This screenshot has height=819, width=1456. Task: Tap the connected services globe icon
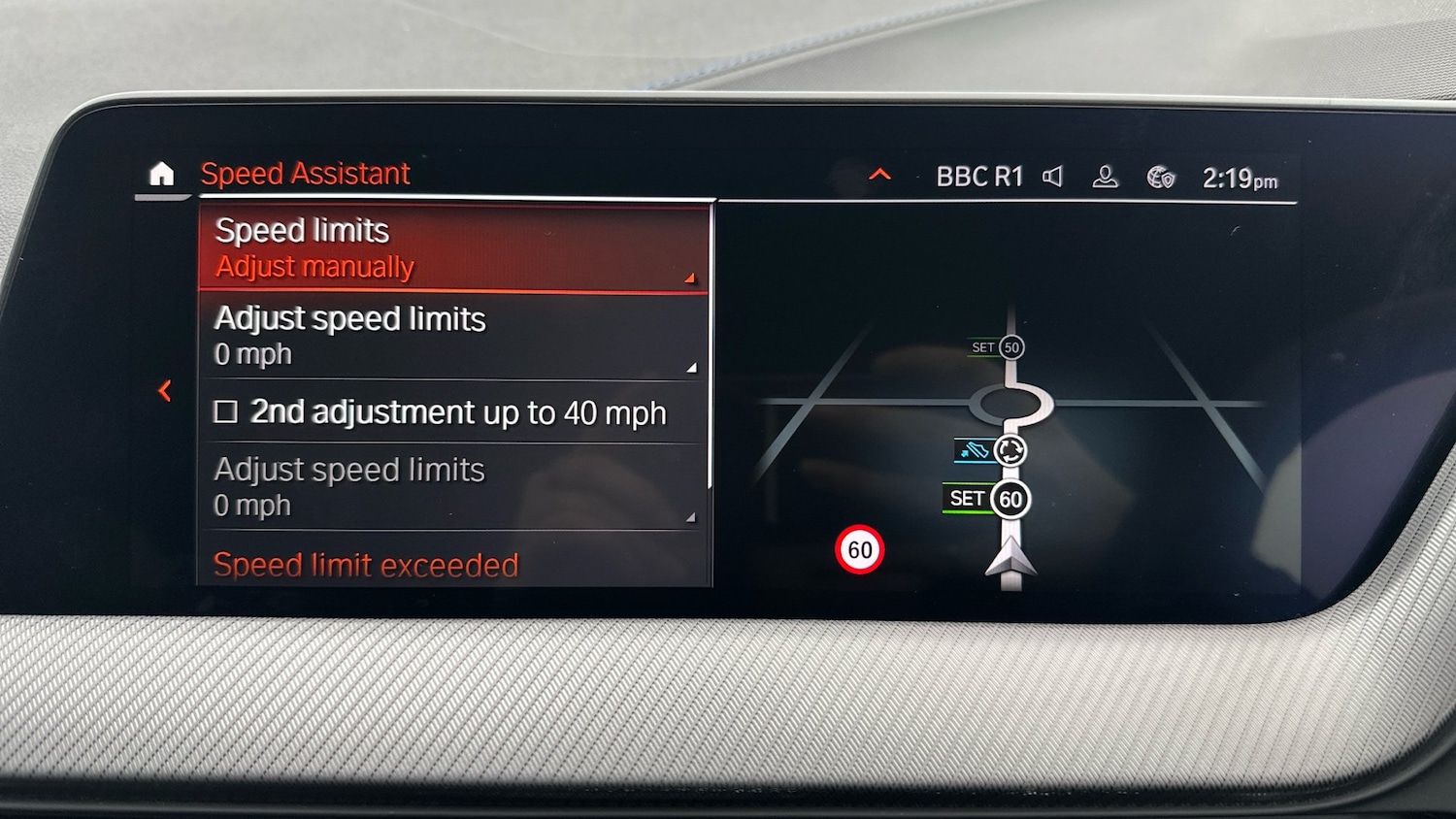pyautogui.click(x=1161, y=178)
